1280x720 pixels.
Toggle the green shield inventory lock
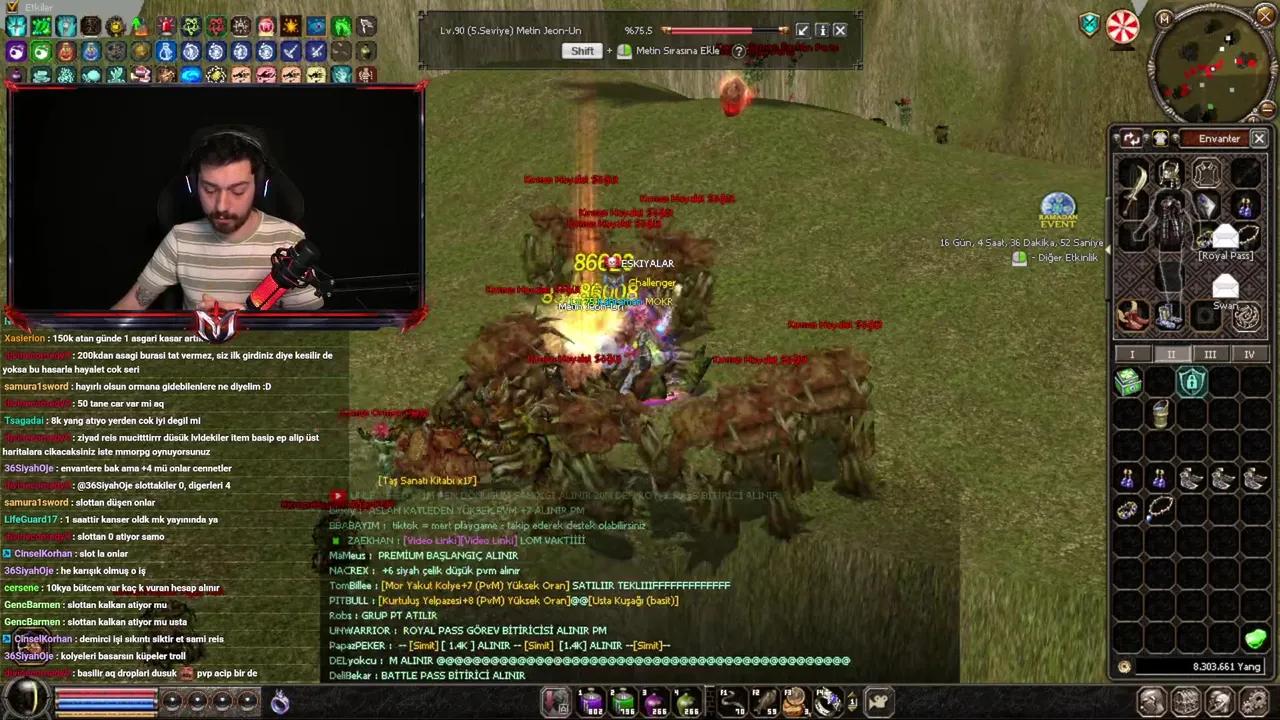pos(1191,381)
